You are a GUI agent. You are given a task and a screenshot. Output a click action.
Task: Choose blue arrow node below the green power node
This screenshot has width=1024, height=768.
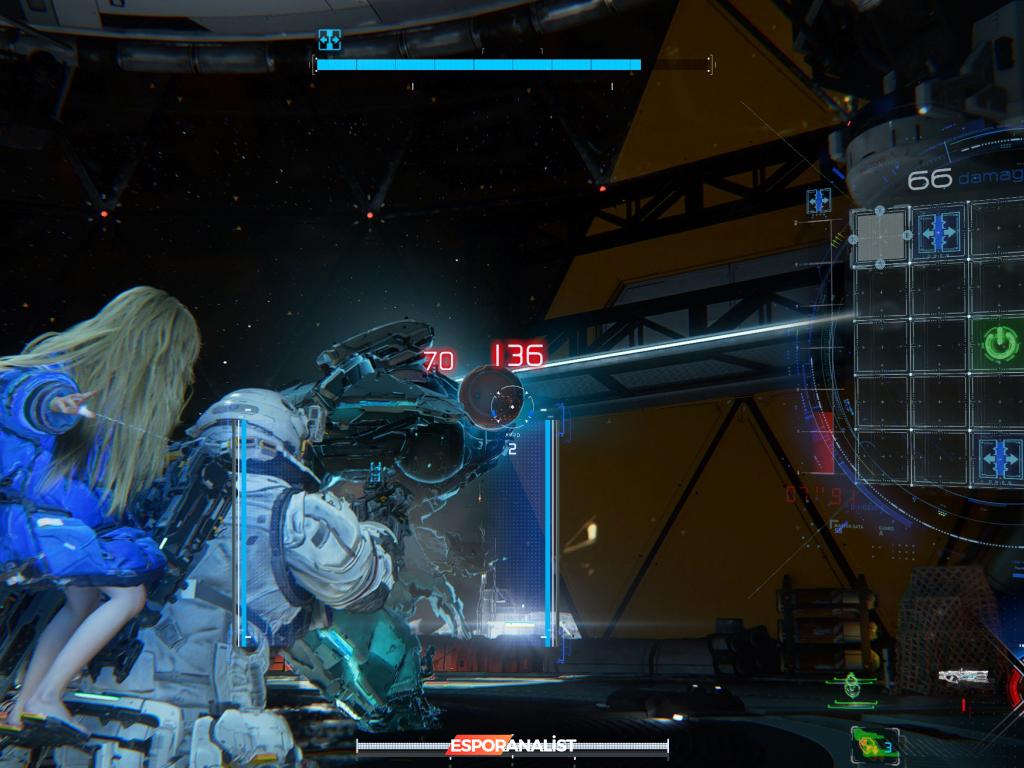999,458
